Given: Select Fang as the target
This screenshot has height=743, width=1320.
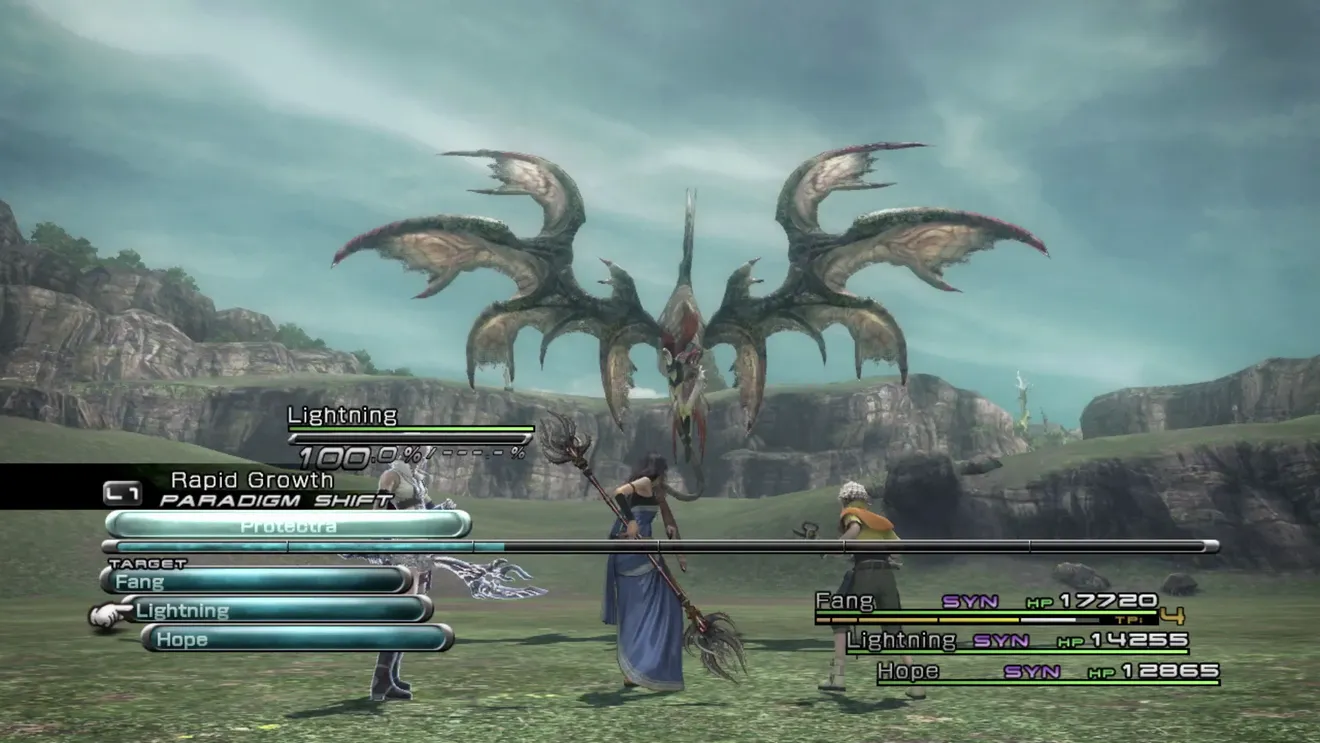Looking at the screenshot, I should click(256, 580).
